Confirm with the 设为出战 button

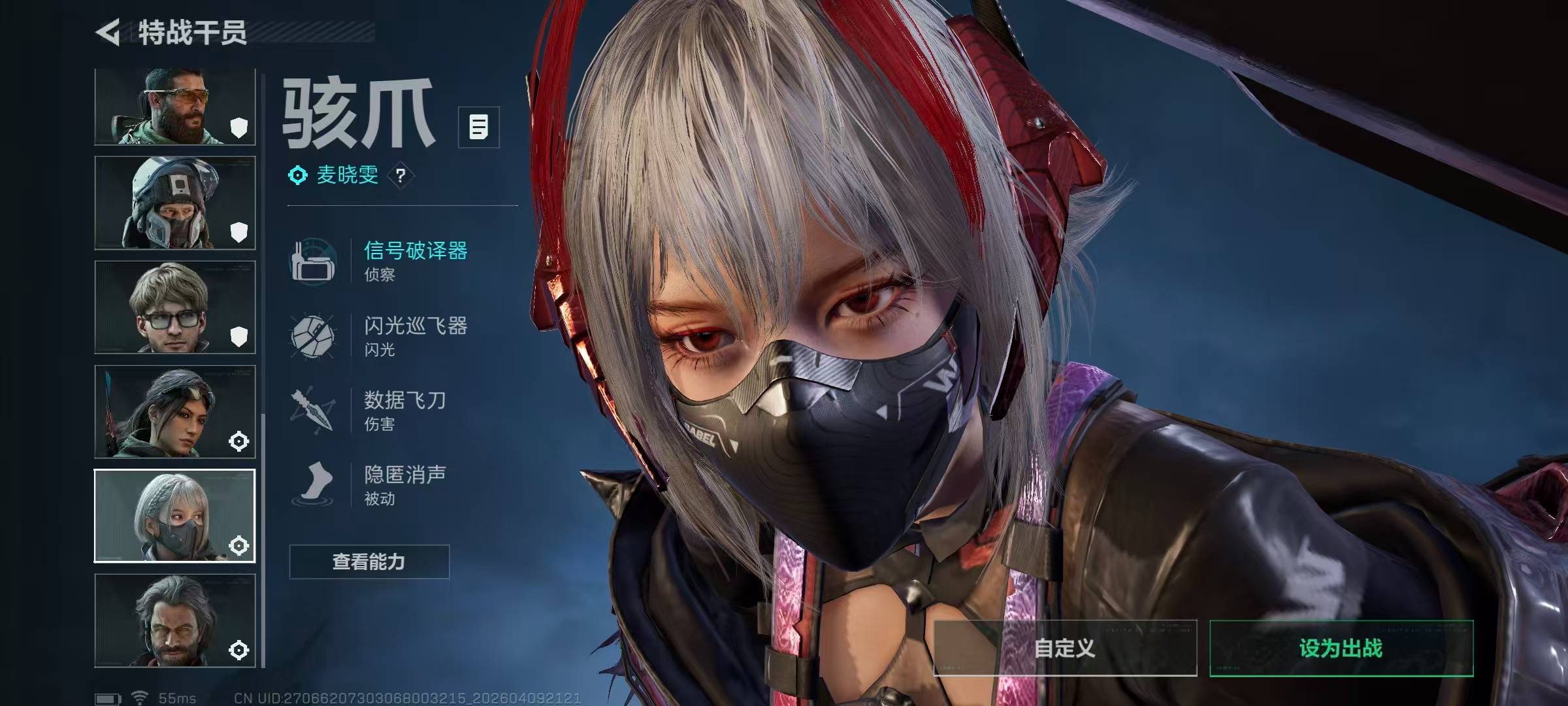1341,648
